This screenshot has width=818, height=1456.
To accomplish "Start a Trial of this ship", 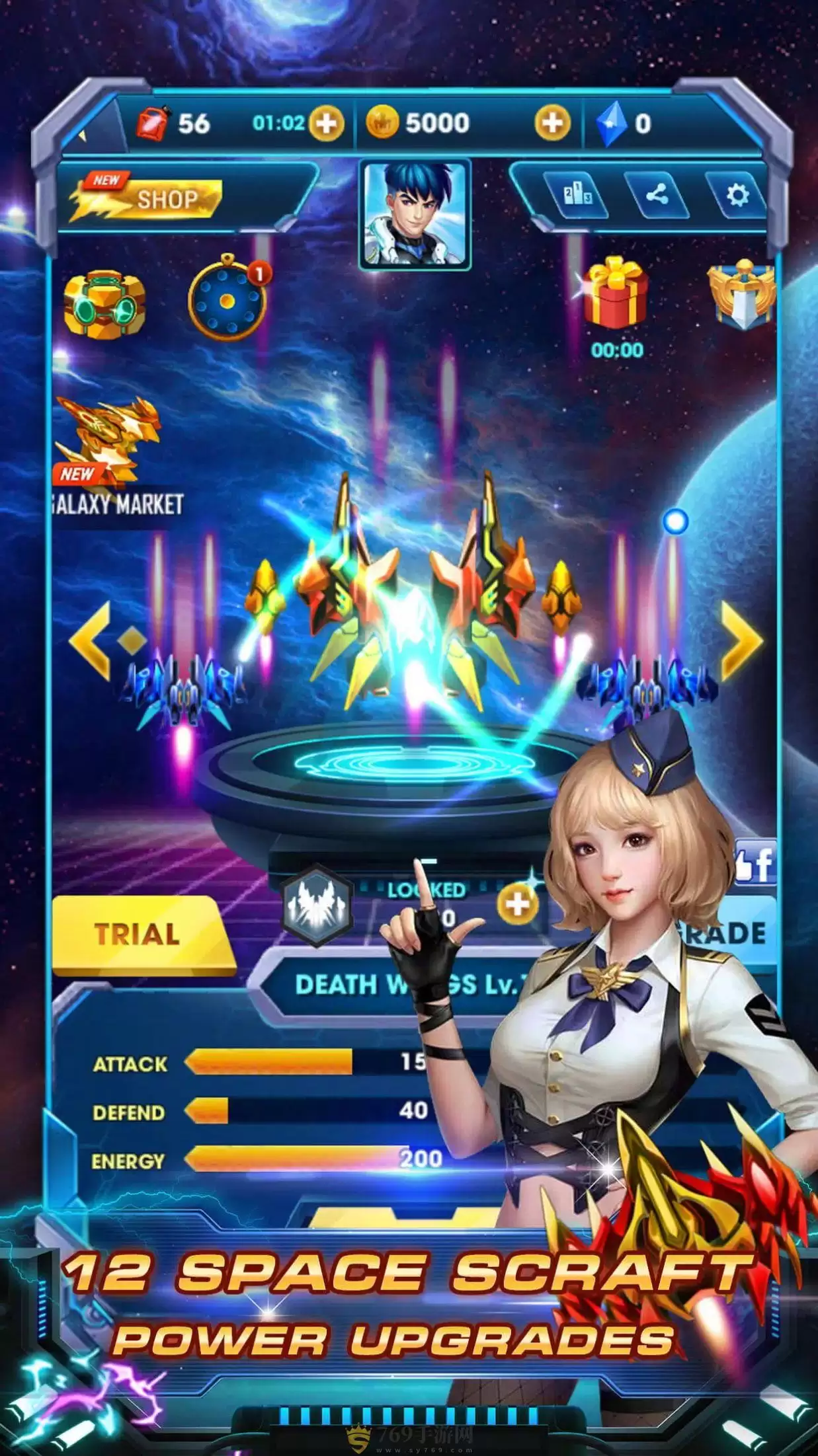I will tap(139, 935).
